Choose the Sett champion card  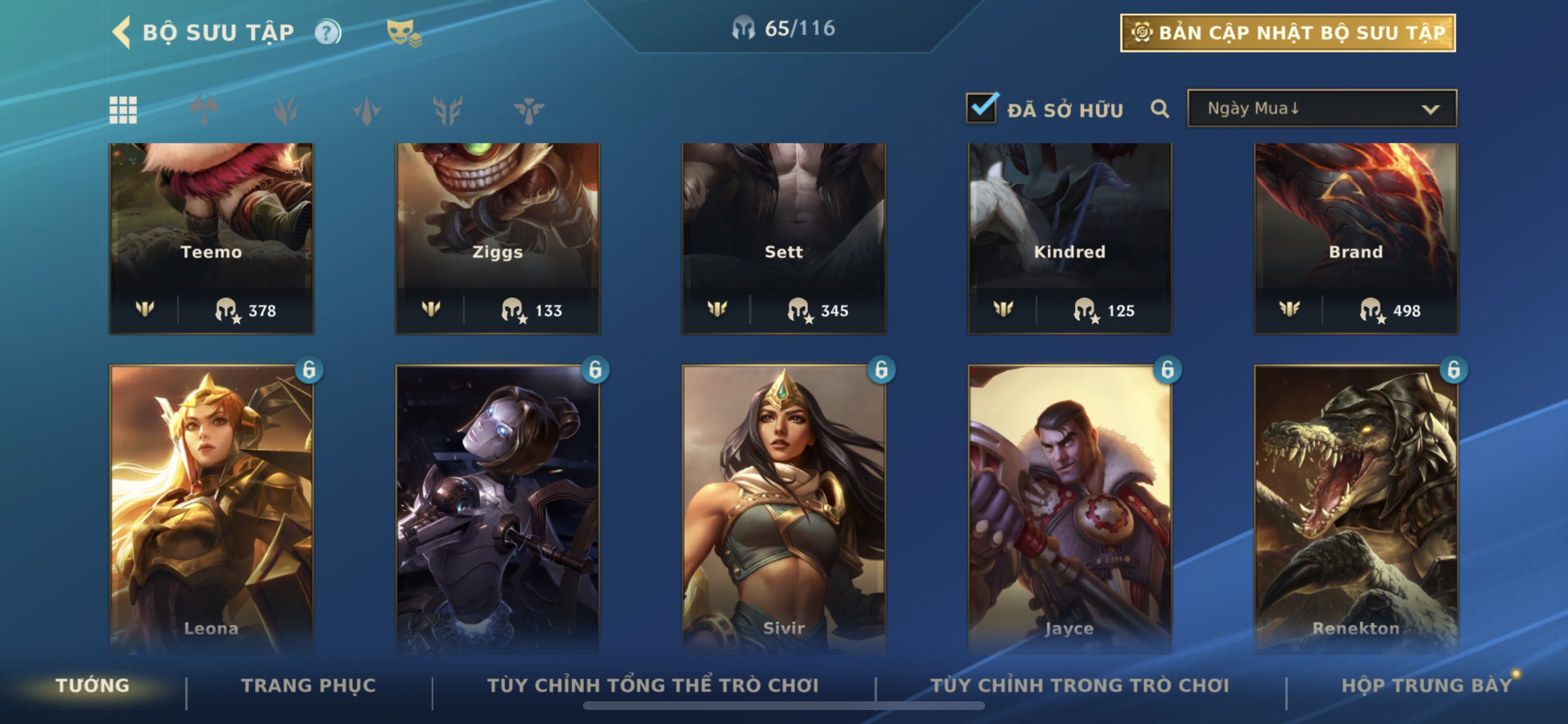783,237
